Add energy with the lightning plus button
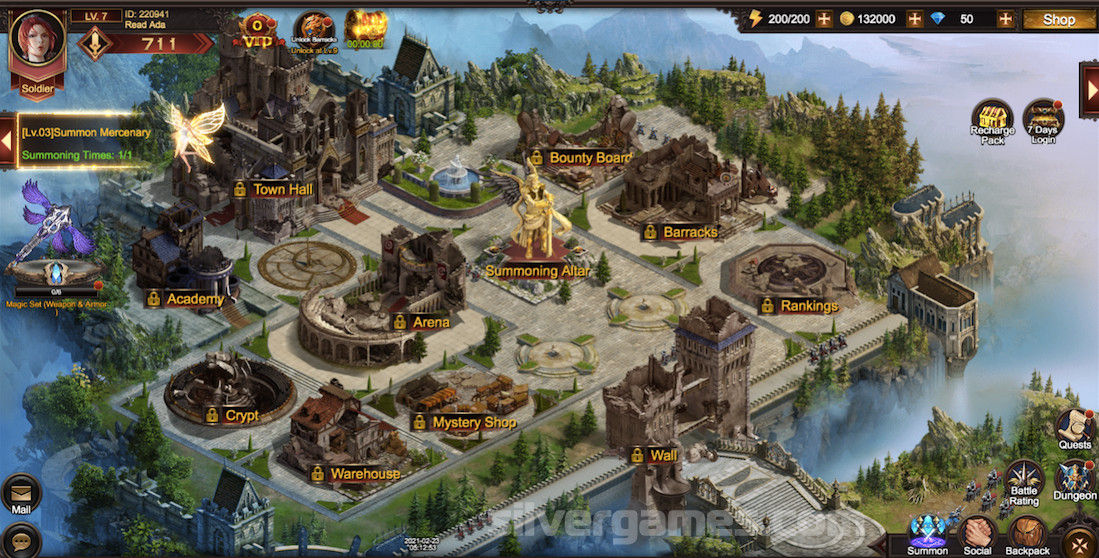Viewport: 1099px width, 558px height. (x=824, y=19)
